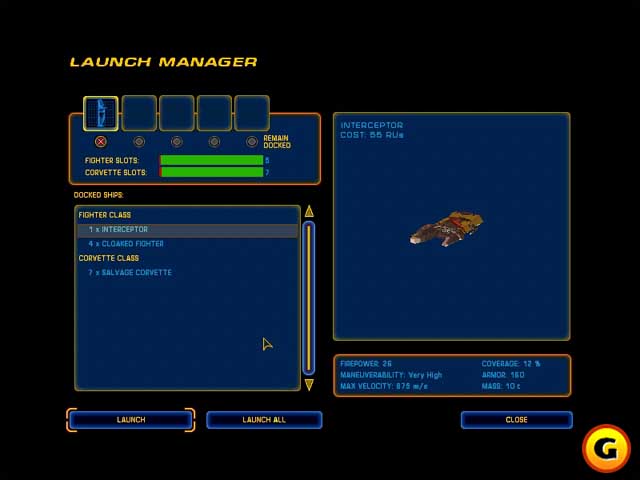Viewport: 640px width, 480px height.
Task: Toggle the radio button beside Remain Docked label
Action: [x=252, y=142]
